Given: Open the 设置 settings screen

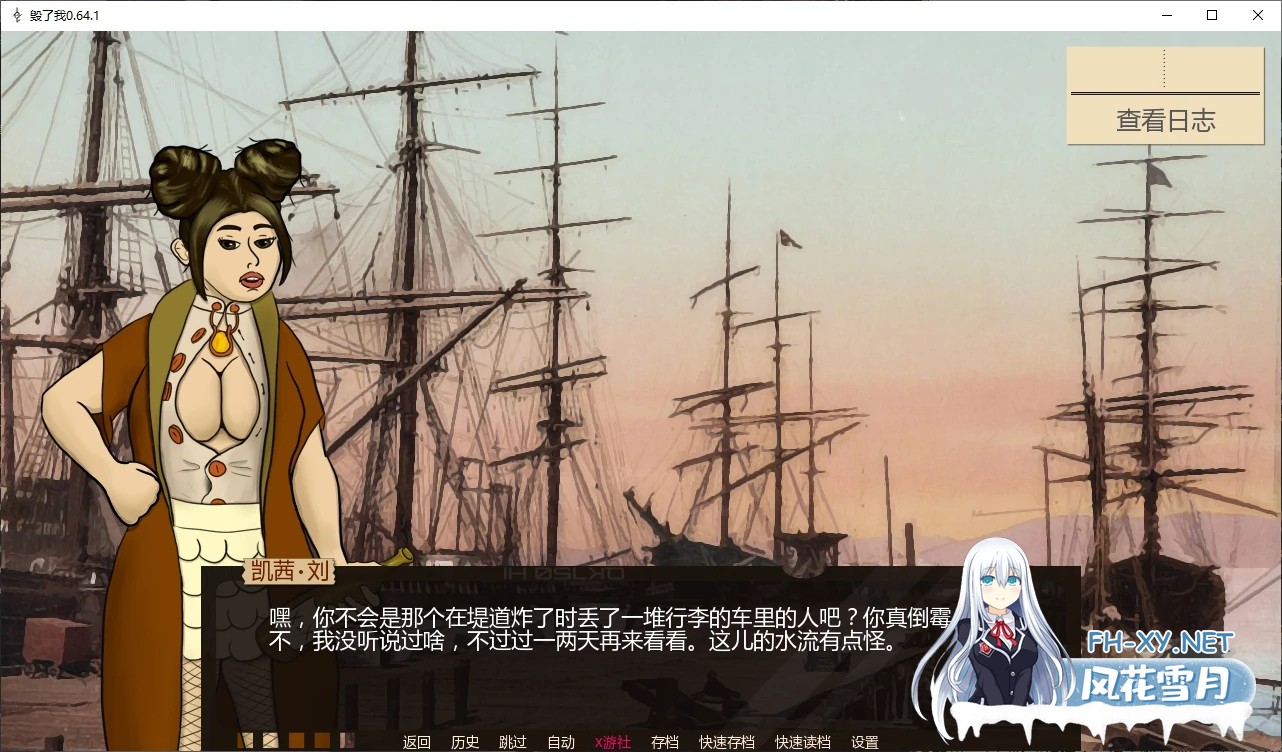Looking at the screenshot, I should [866, 742].
